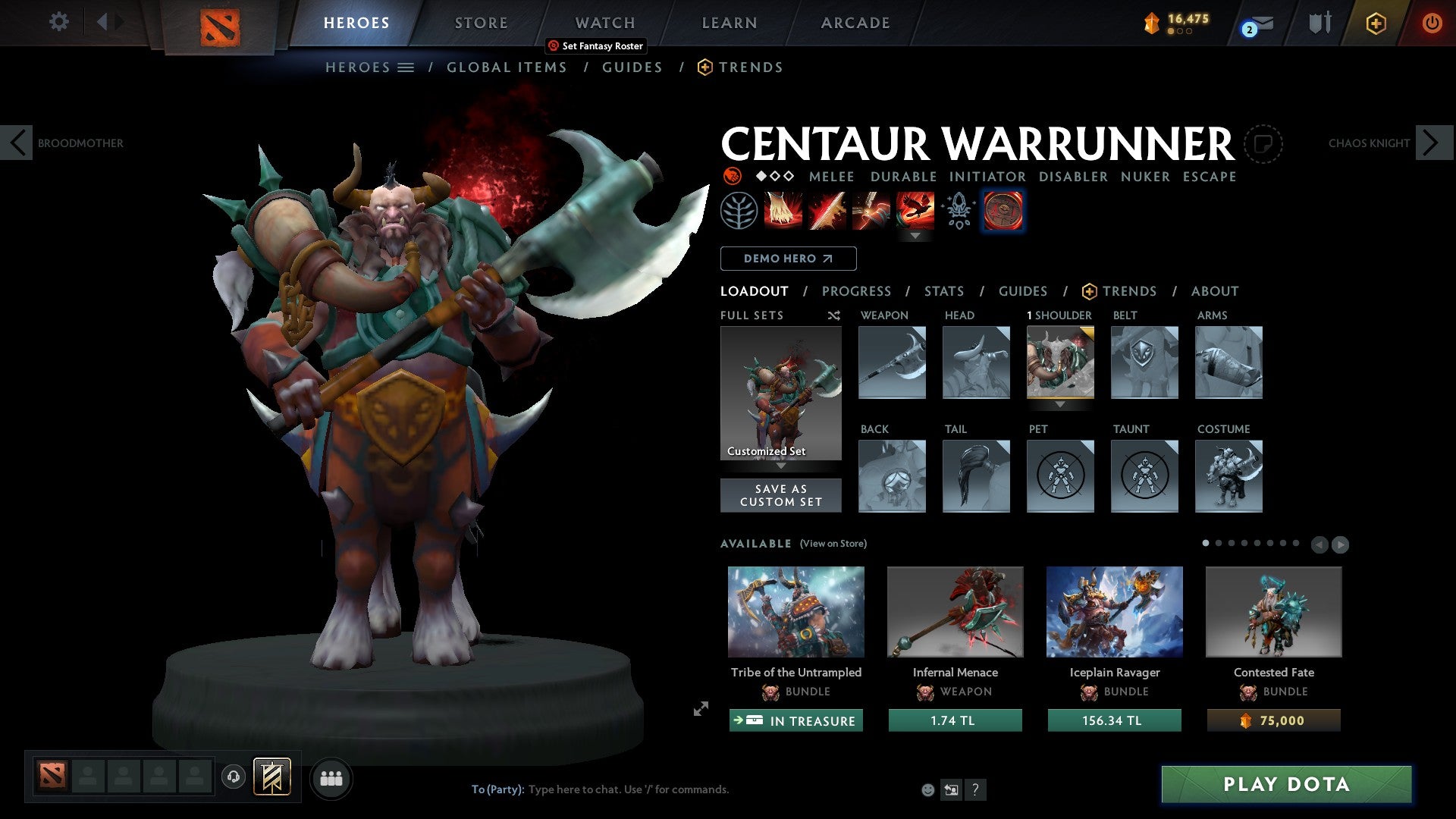Screen dimensions: 1456x819
Task: Open the ARCADE menu item
Action: (855, 23)
